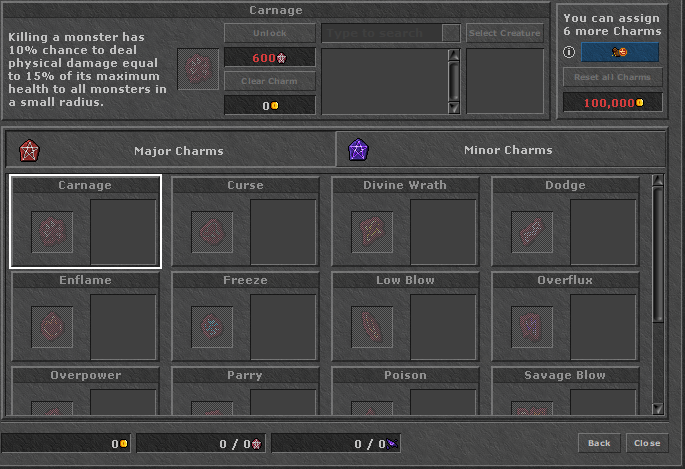The height and width of the screenshot is (469, 685).
Task: Select the Savage Blow charm
Action: pyautogui.click(x=565, y=392)
